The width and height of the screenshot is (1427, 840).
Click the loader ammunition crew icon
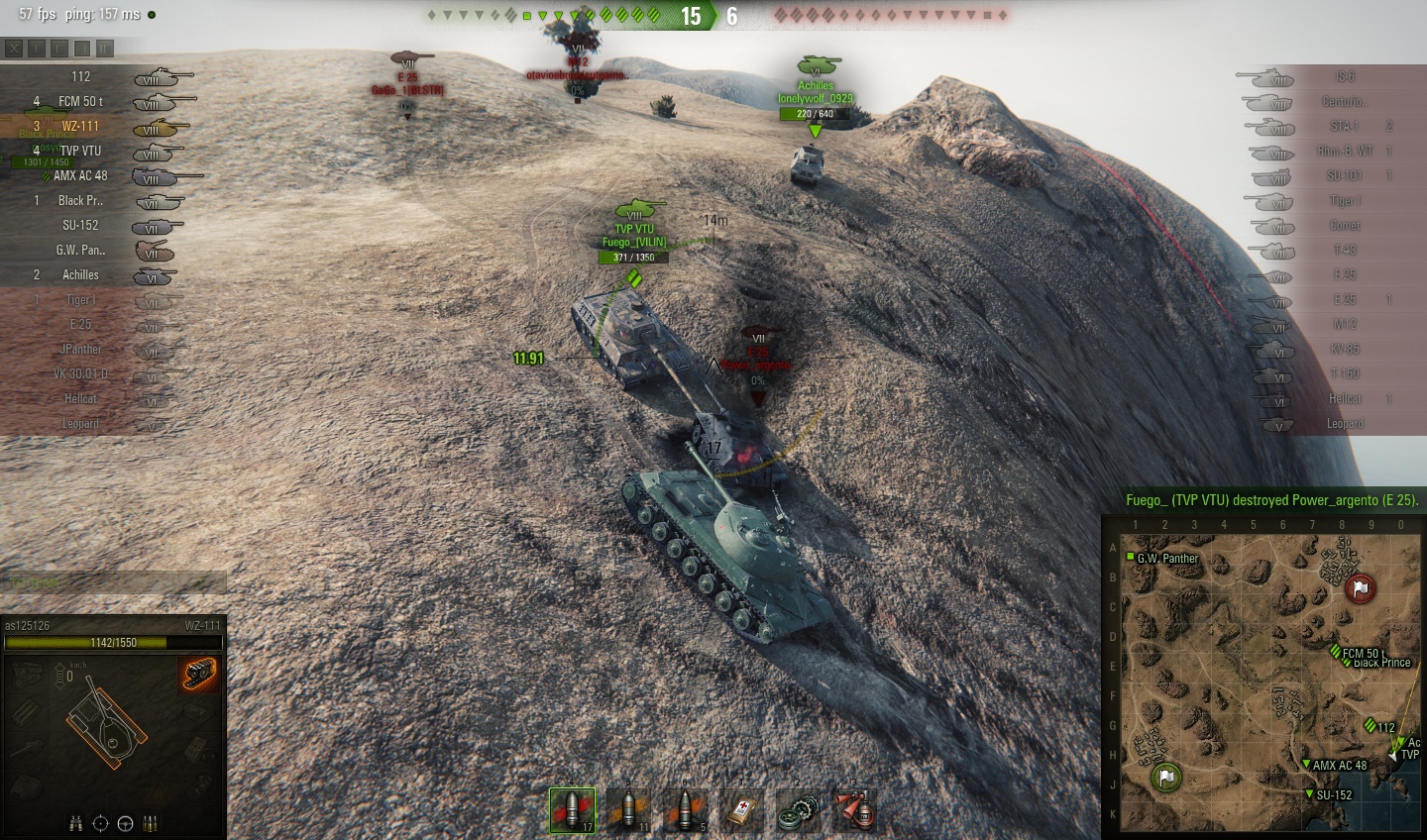tap(150, 823)
